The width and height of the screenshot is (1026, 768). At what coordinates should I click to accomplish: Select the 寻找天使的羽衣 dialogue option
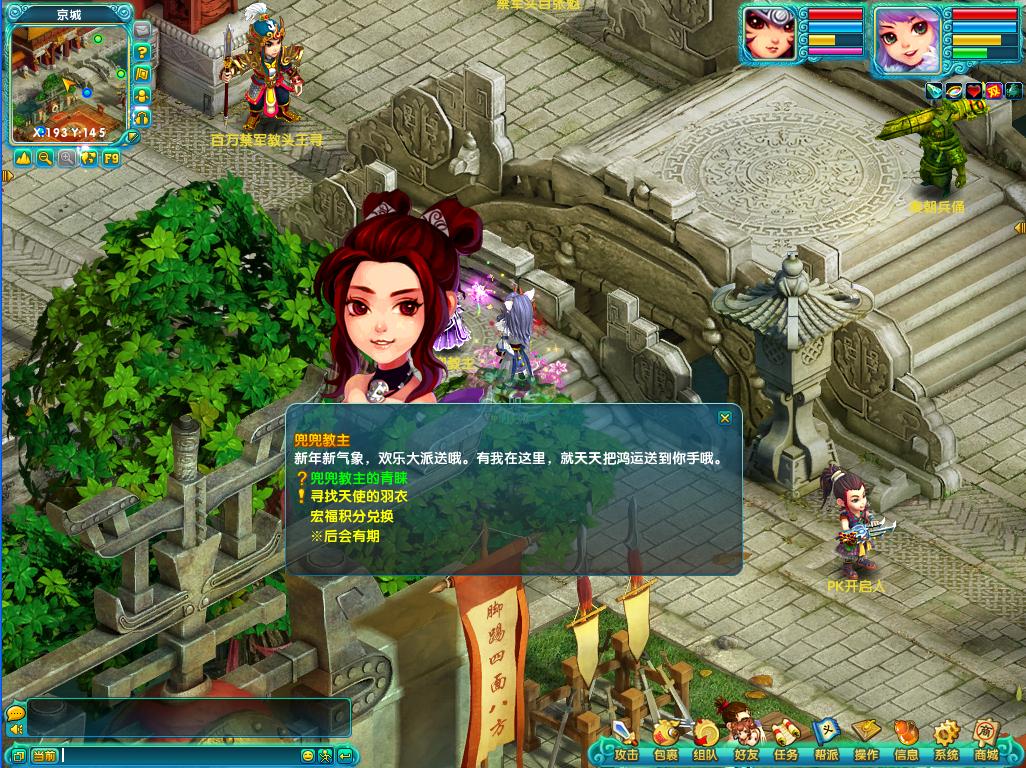(358, 496)
